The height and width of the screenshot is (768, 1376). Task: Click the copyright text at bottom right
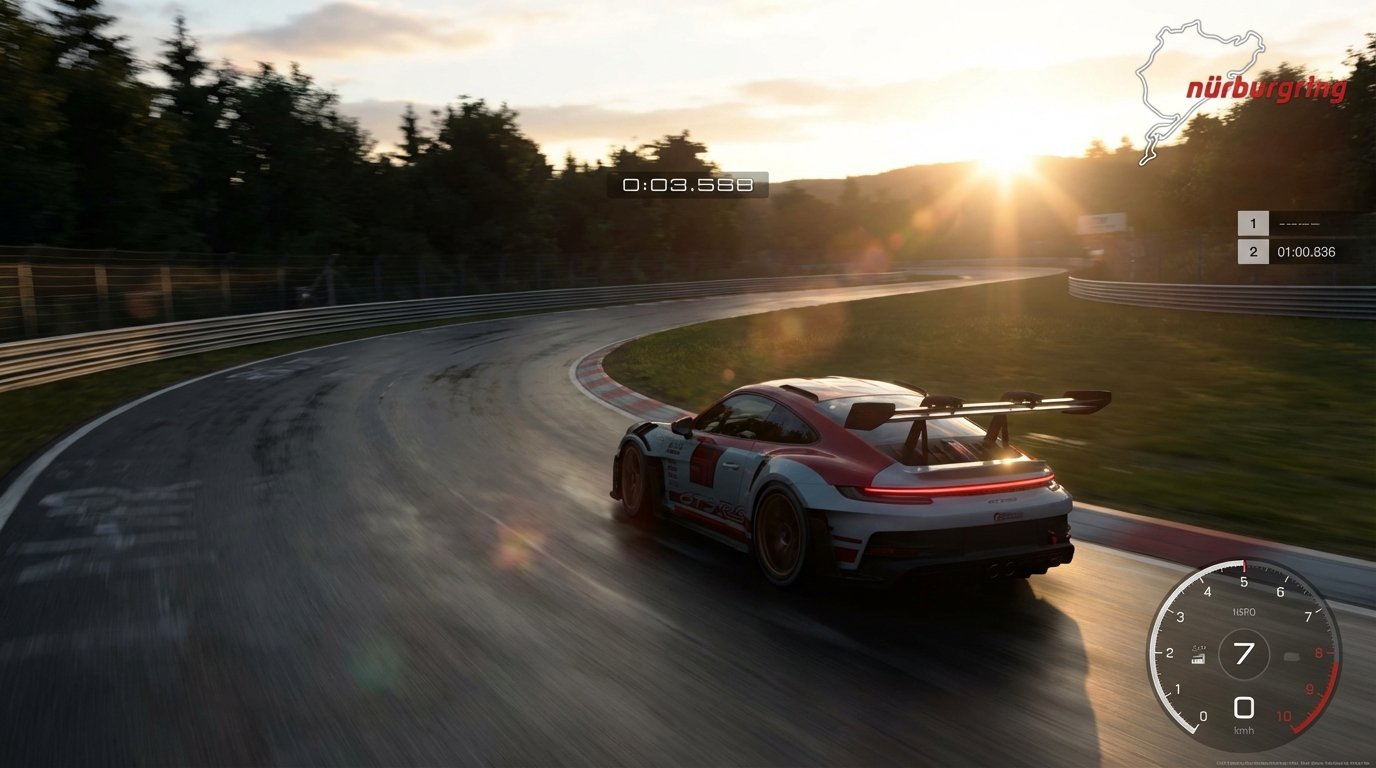pos(1292,761)
